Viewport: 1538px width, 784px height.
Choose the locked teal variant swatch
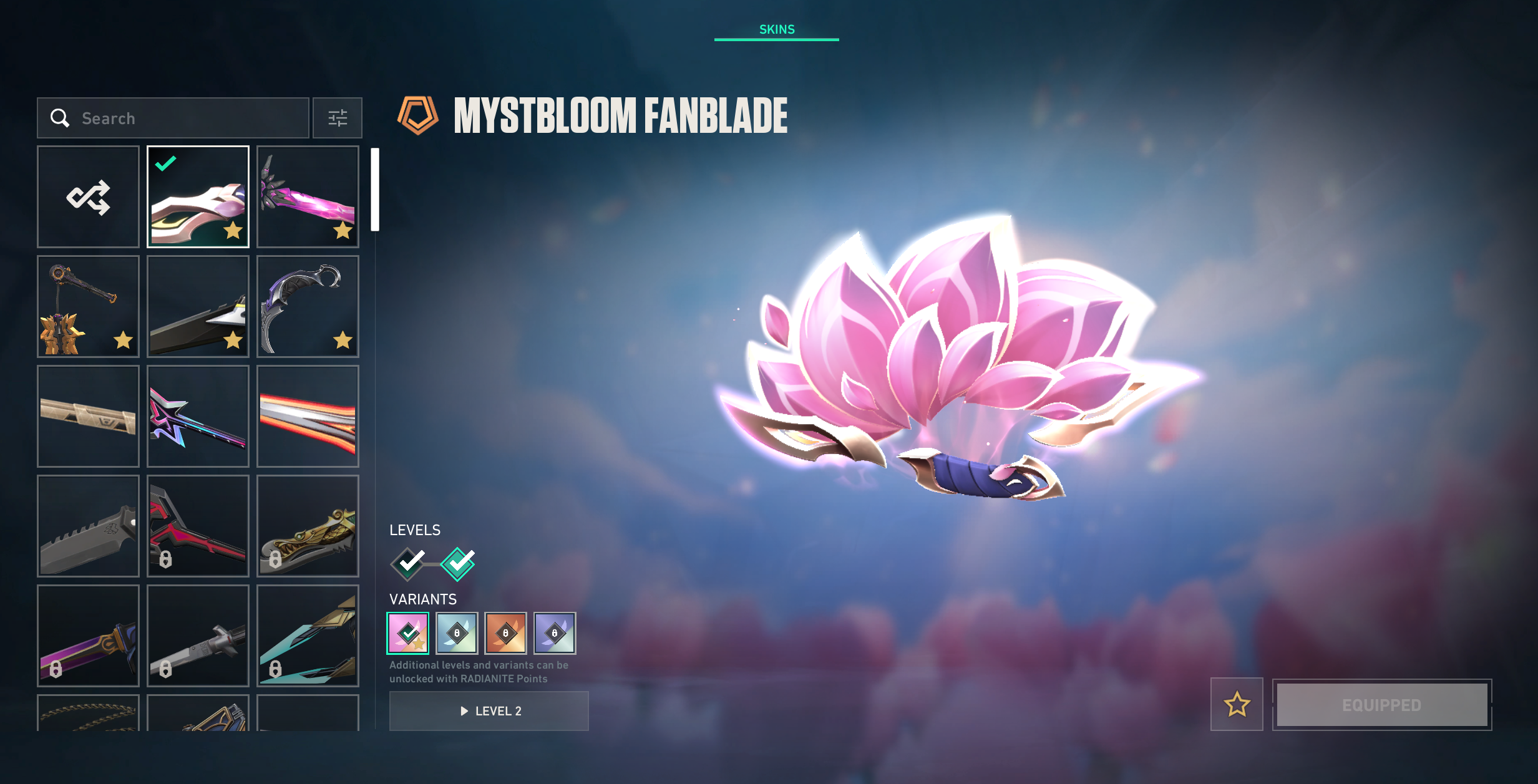click(457, 633)
